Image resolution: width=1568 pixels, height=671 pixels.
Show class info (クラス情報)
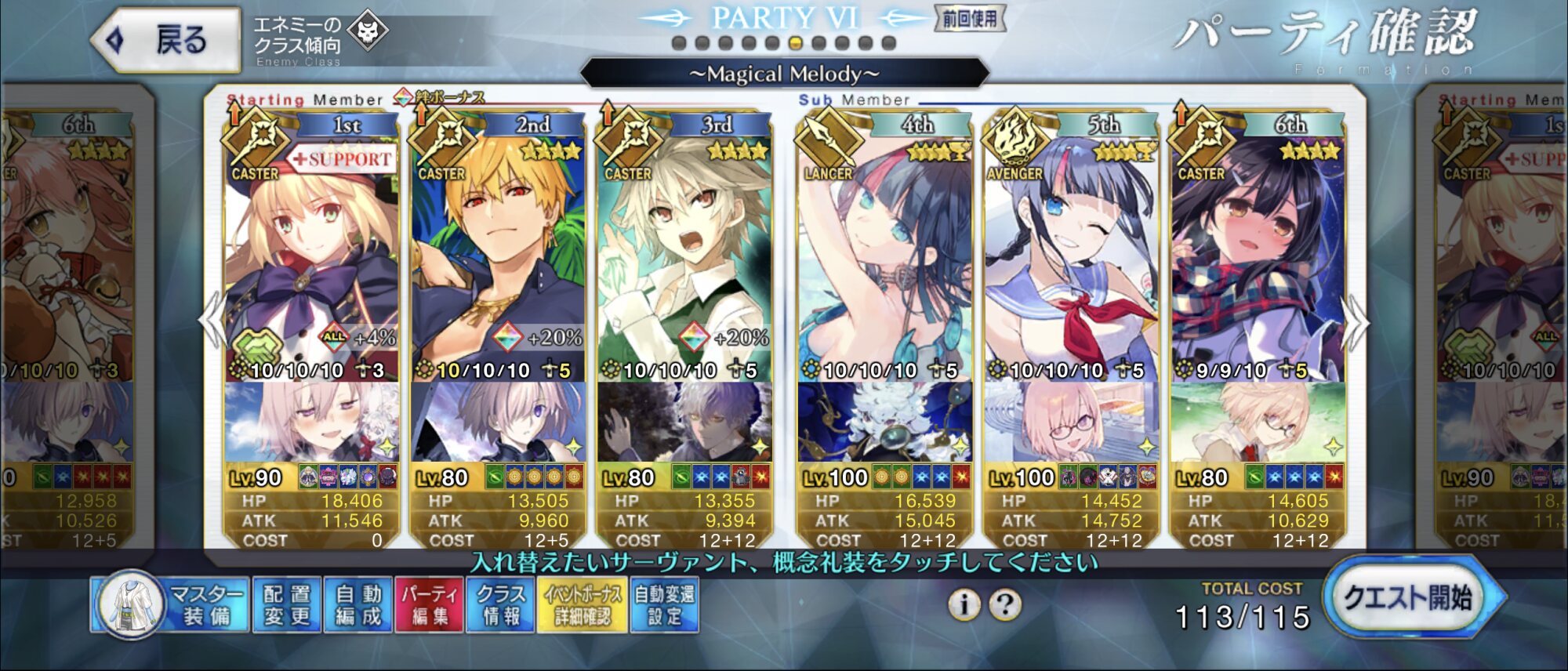click(501, 605)
